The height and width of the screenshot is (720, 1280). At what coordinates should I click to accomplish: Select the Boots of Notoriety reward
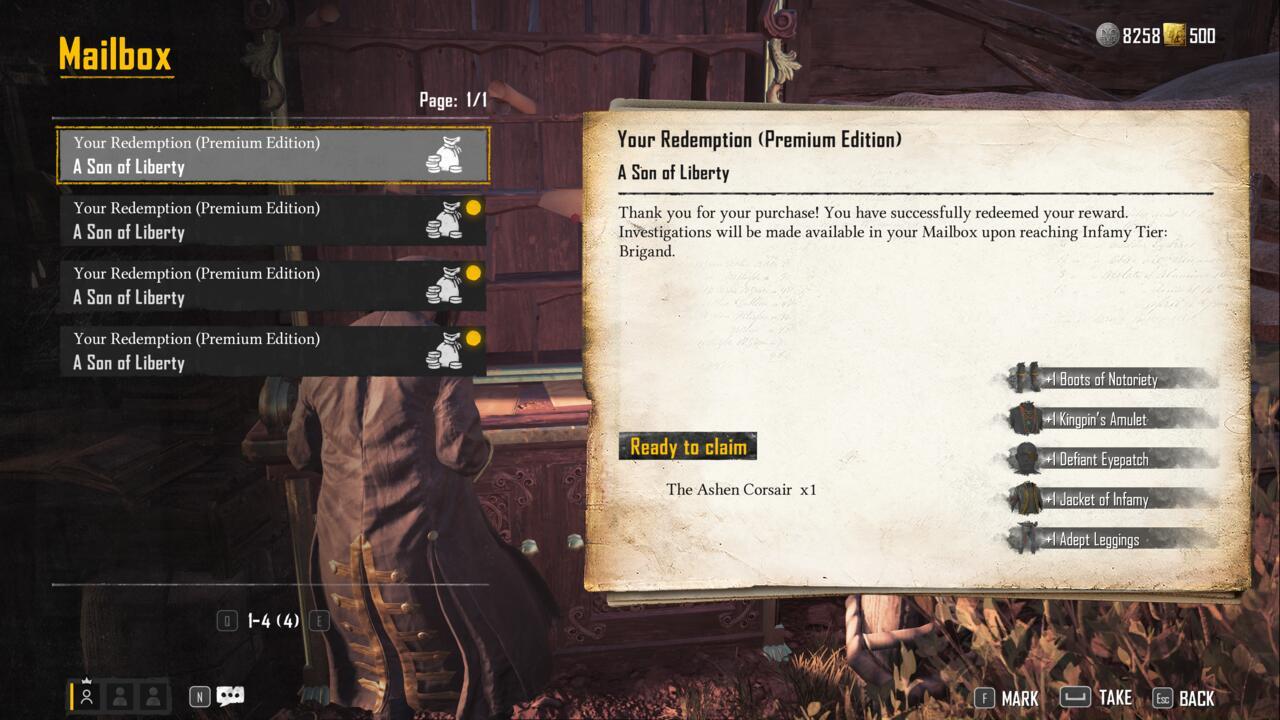click(1110, 379)
